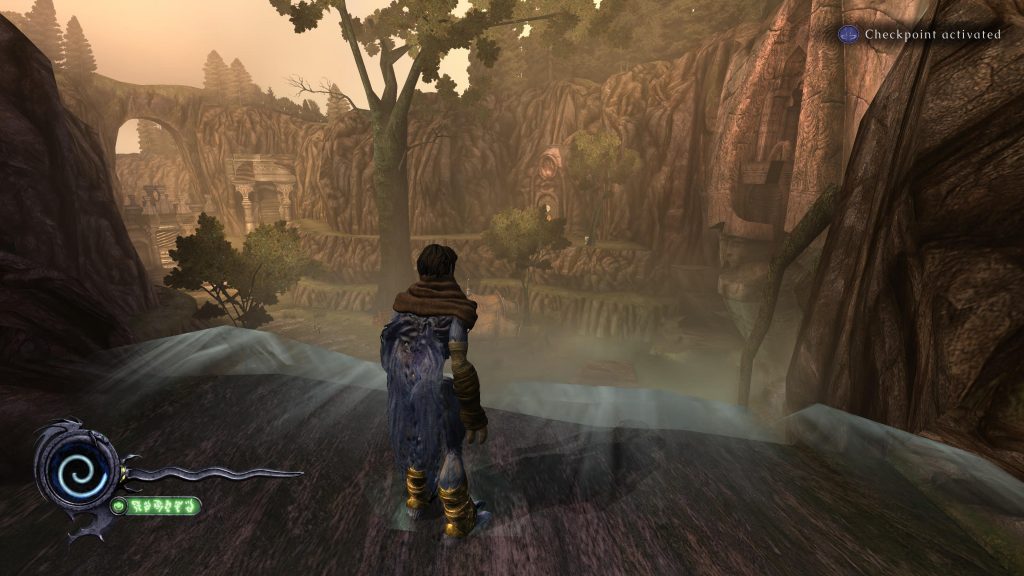The height and width of the screenshot is (576, 1024).
Task: Select the green rune glyph indicator
Action: tap(157, 506)
